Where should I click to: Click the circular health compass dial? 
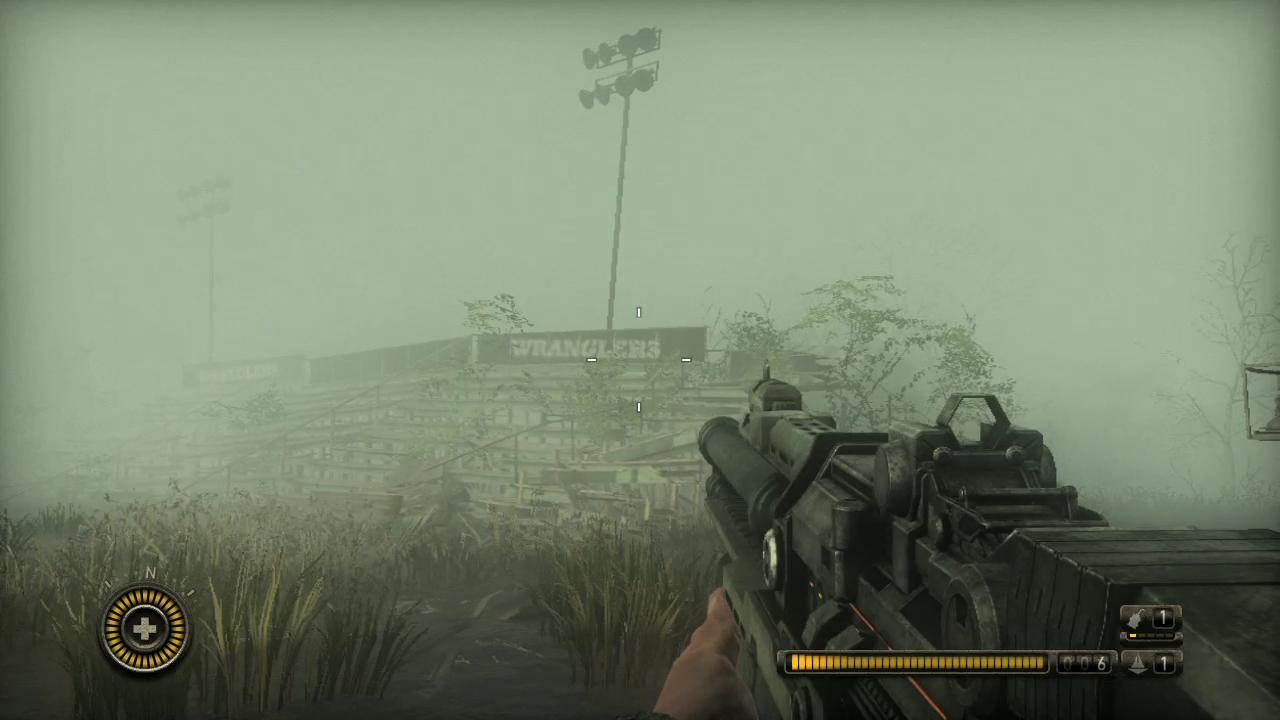(x=146, y=629)
